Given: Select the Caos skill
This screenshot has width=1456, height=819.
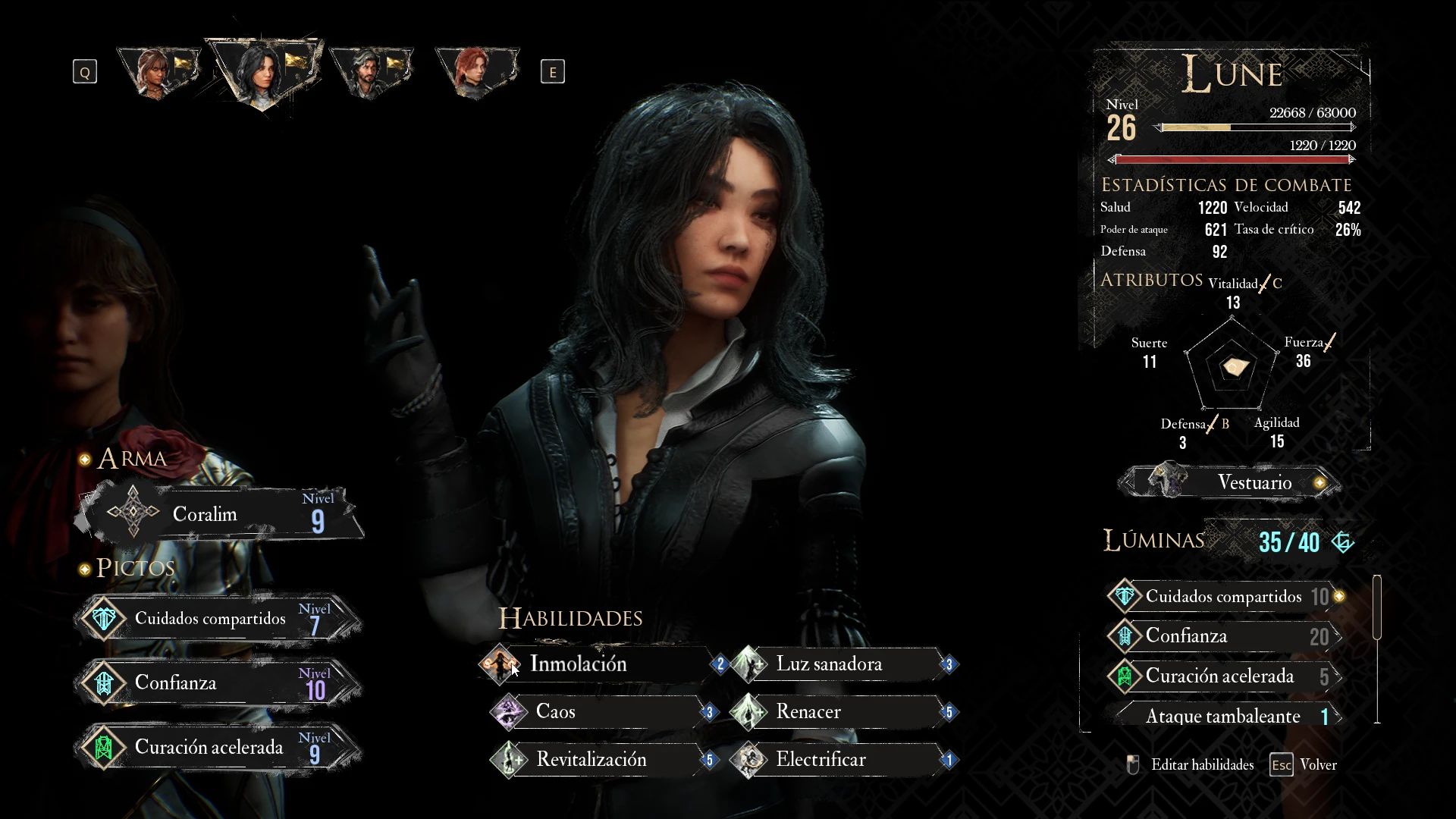Looking at the screenshot, I should click(599, 712).
